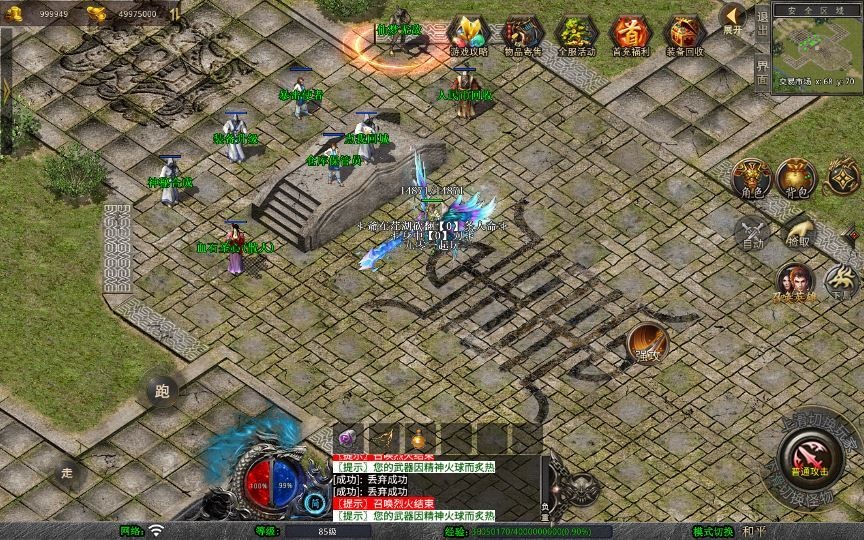Toggle 自动 auto-combat button
Viewport: 864px width, 540px height.
tap(753, 234)
